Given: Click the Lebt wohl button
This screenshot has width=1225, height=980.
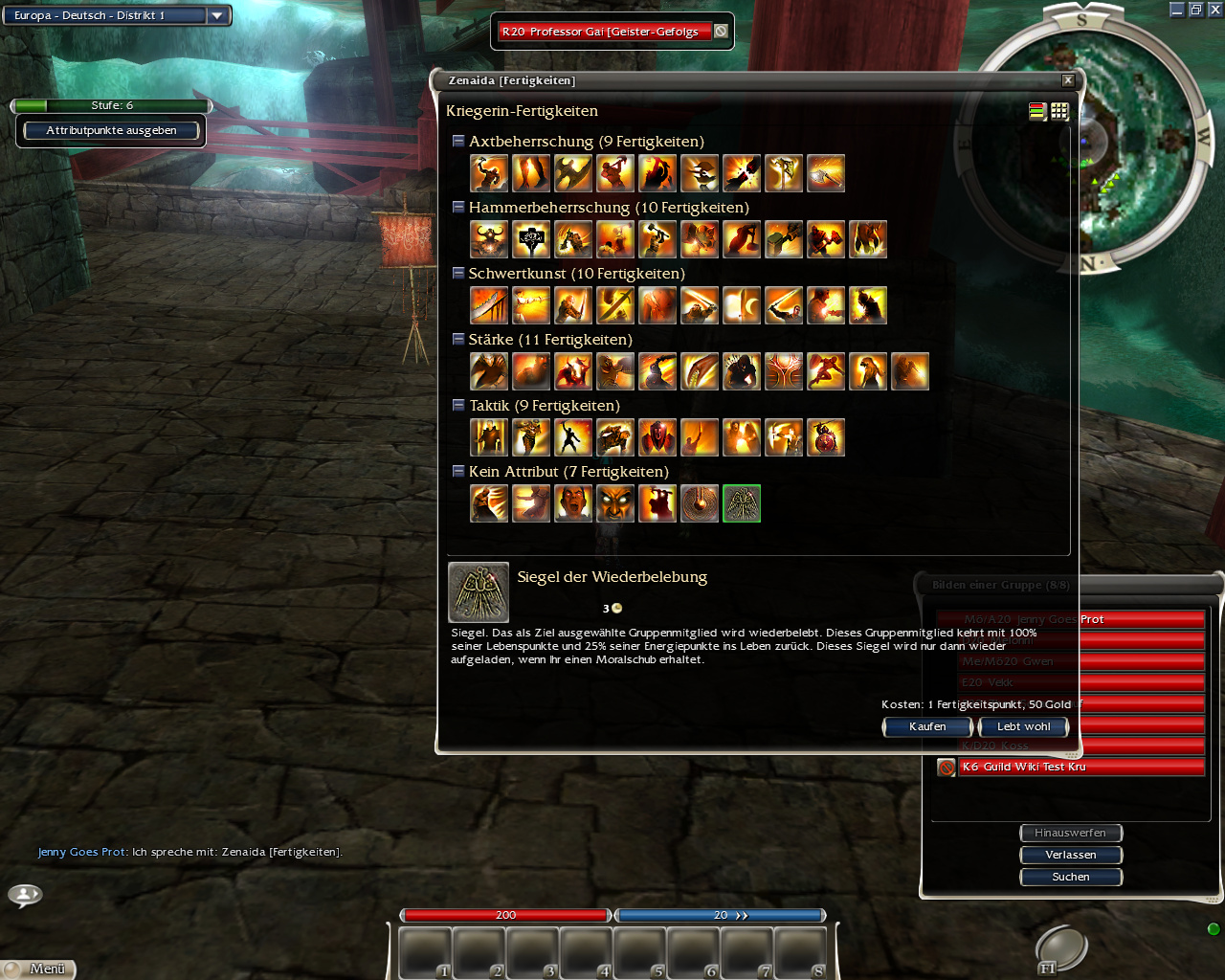Looking at the screenshot, I should [x=1023, y=727].
